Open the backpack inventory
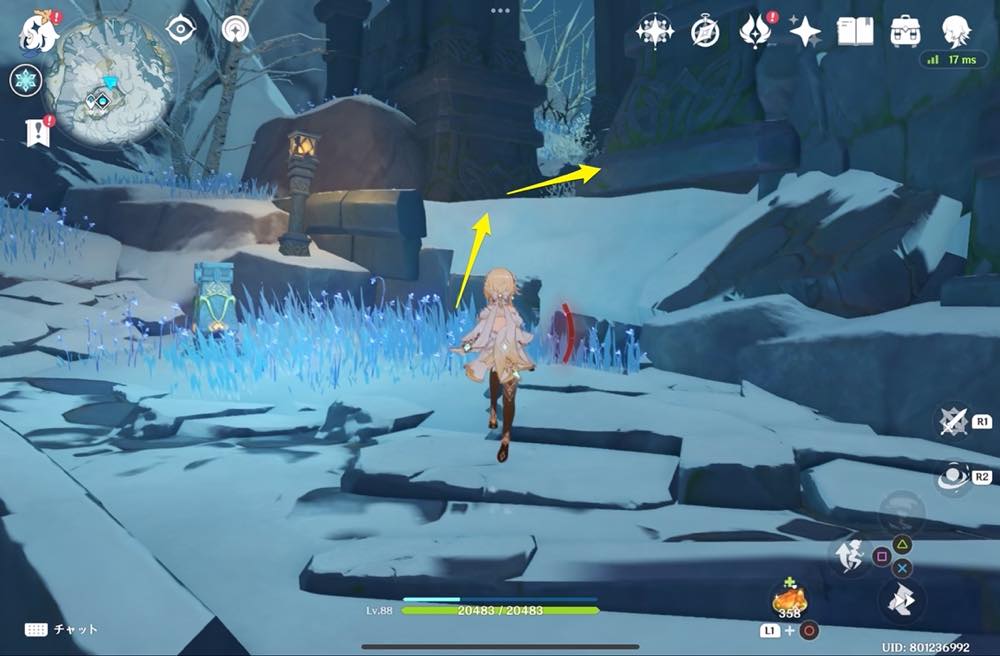This screenshot has width=1000, height=656. 906,31
